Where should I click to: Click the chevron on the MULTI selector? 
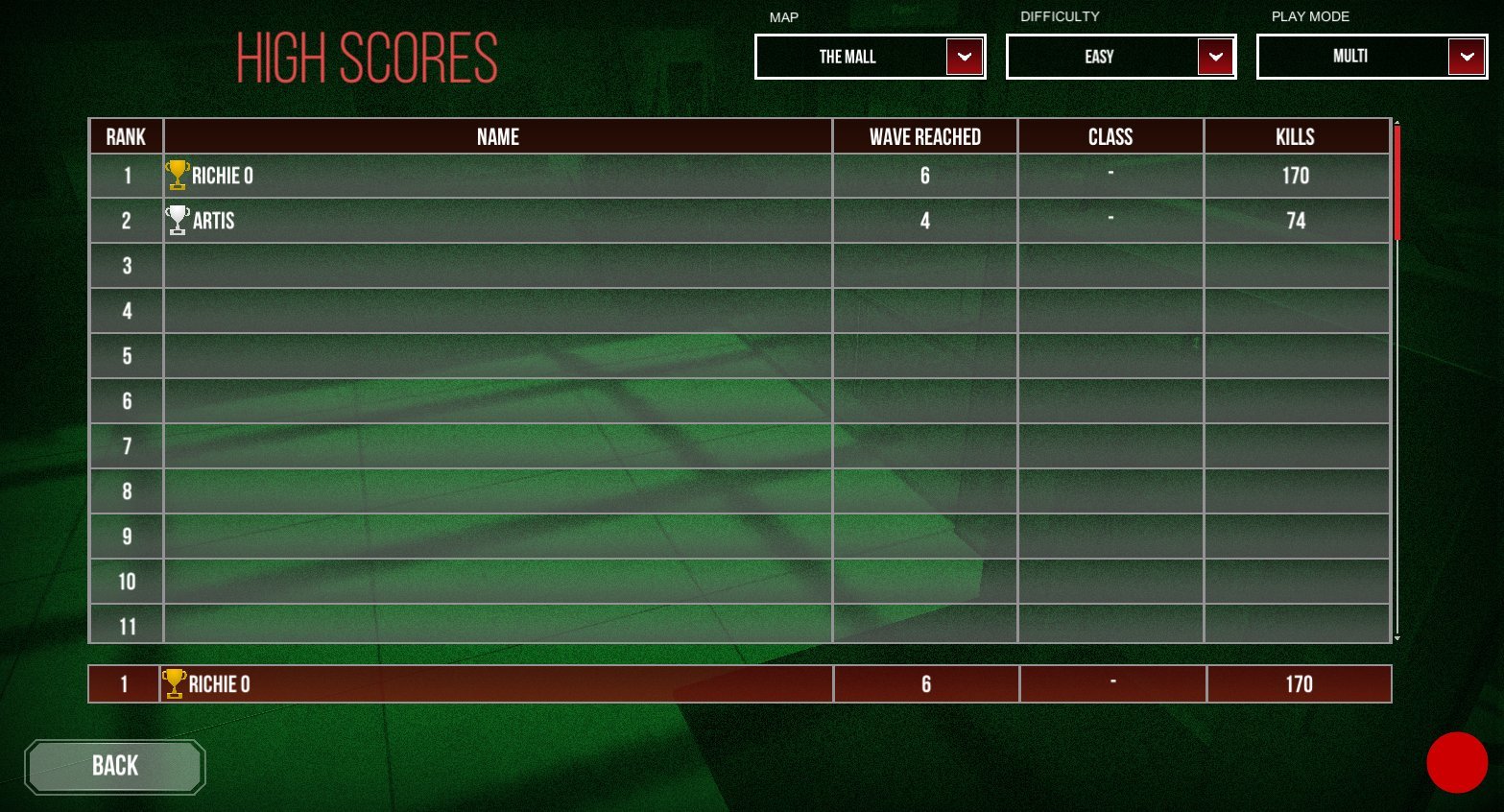point(1466,57)
